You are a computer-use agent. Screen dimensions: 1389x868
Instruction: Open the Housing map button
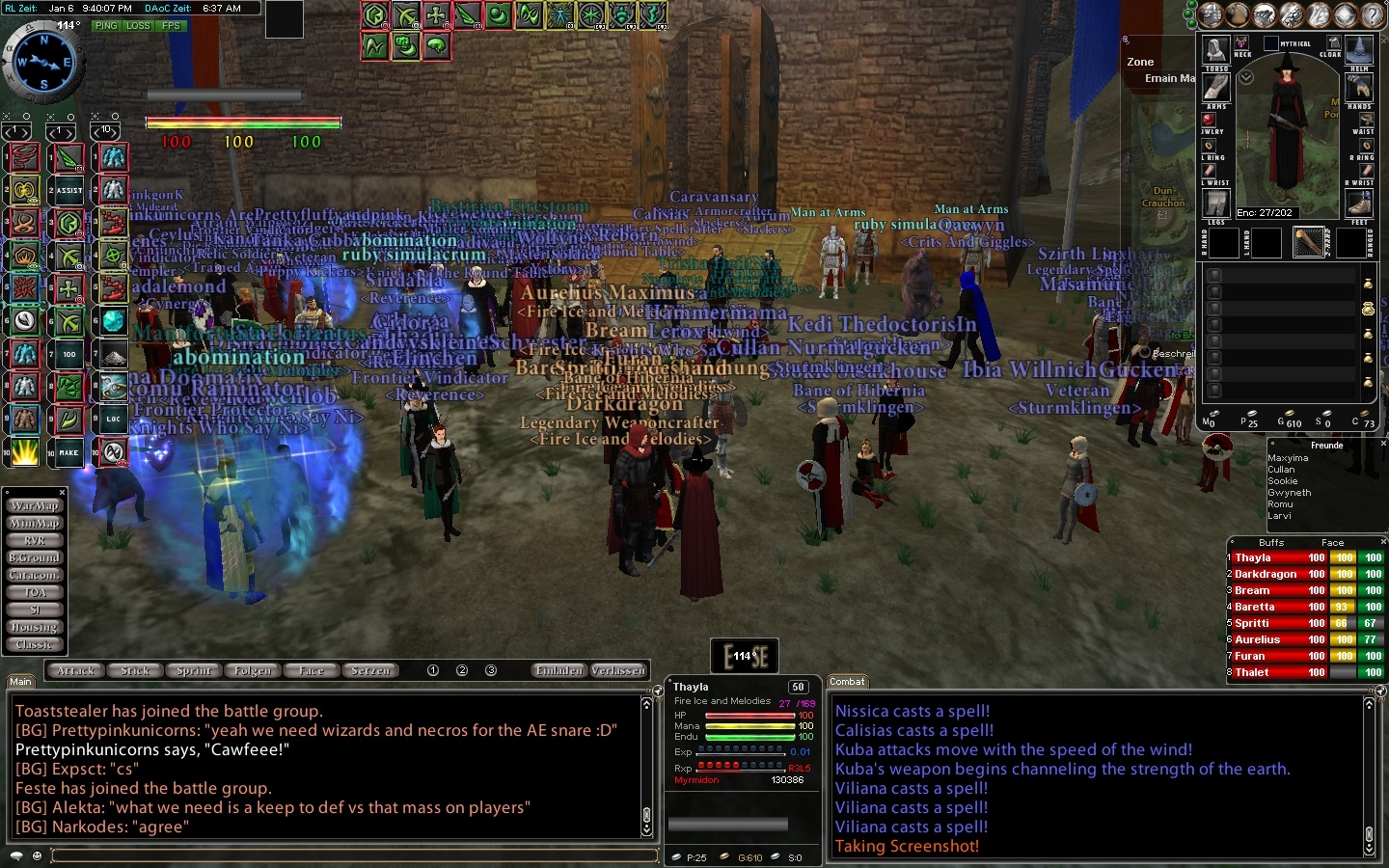(35, 627)
